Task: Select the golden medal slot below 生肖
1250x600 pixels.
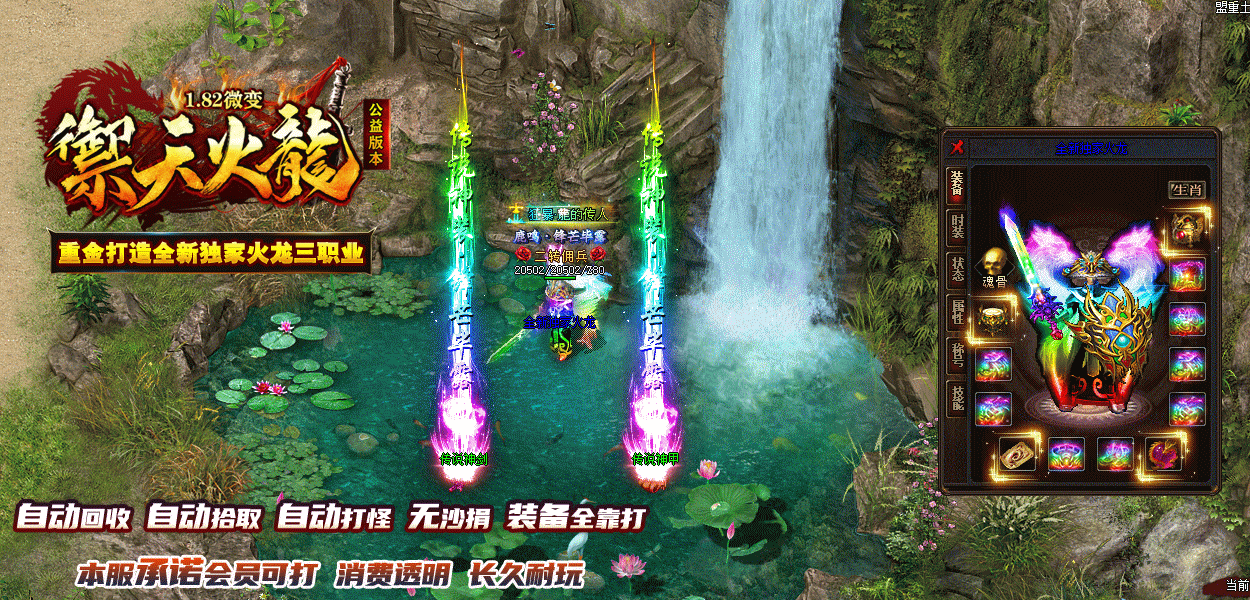Action: pos(1187,229)
